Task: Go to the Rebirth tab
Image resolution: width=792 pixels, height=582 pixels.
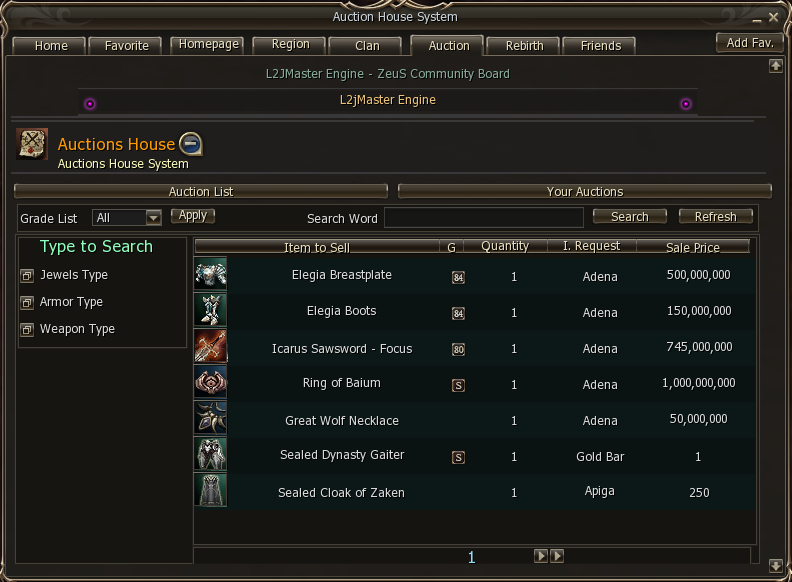Action: pos(524,46)
